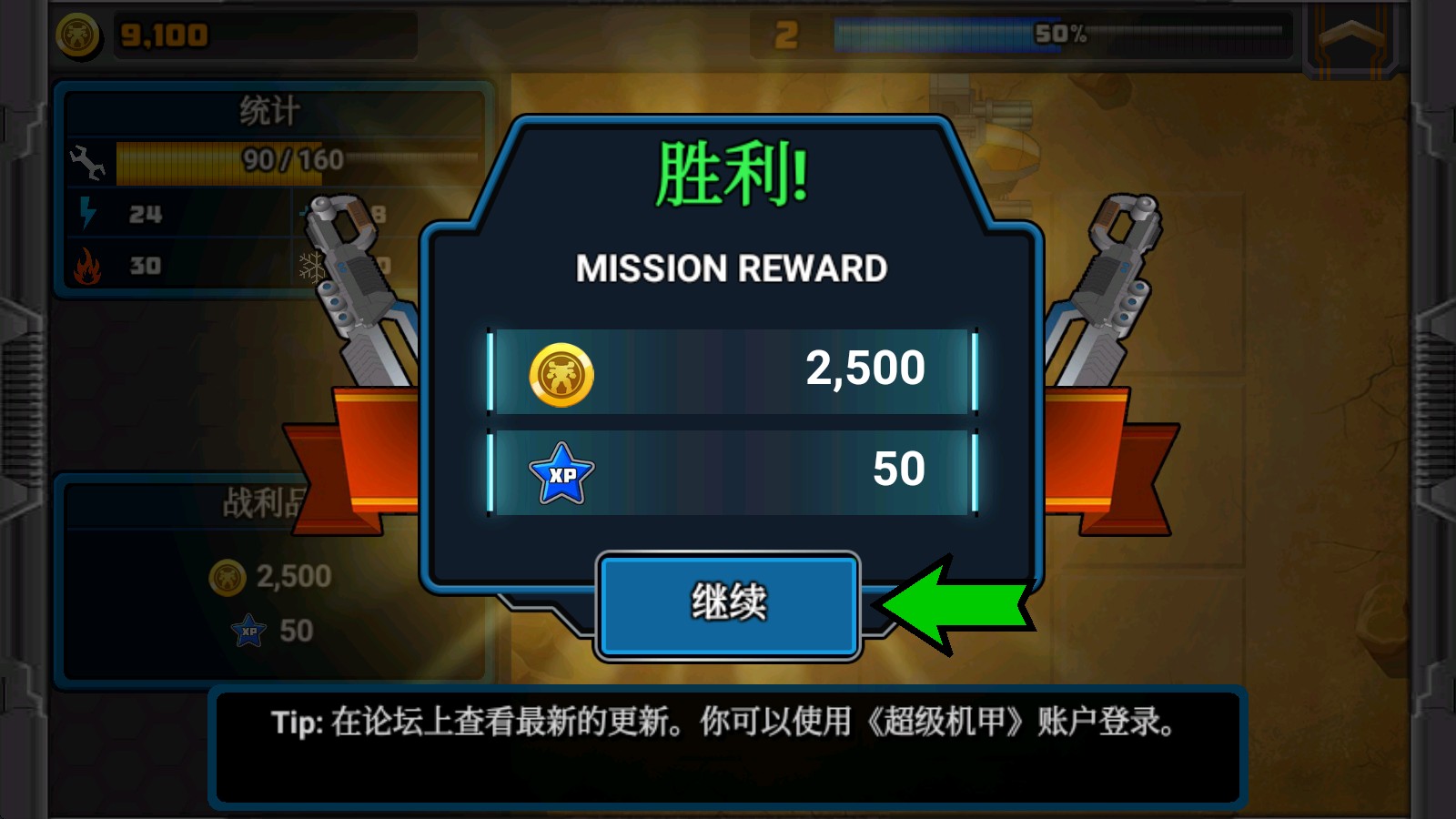Select the snowflake ice icon in the stats panel
This screenshot has width=1456, height=819.
click(x=314, y=269)
